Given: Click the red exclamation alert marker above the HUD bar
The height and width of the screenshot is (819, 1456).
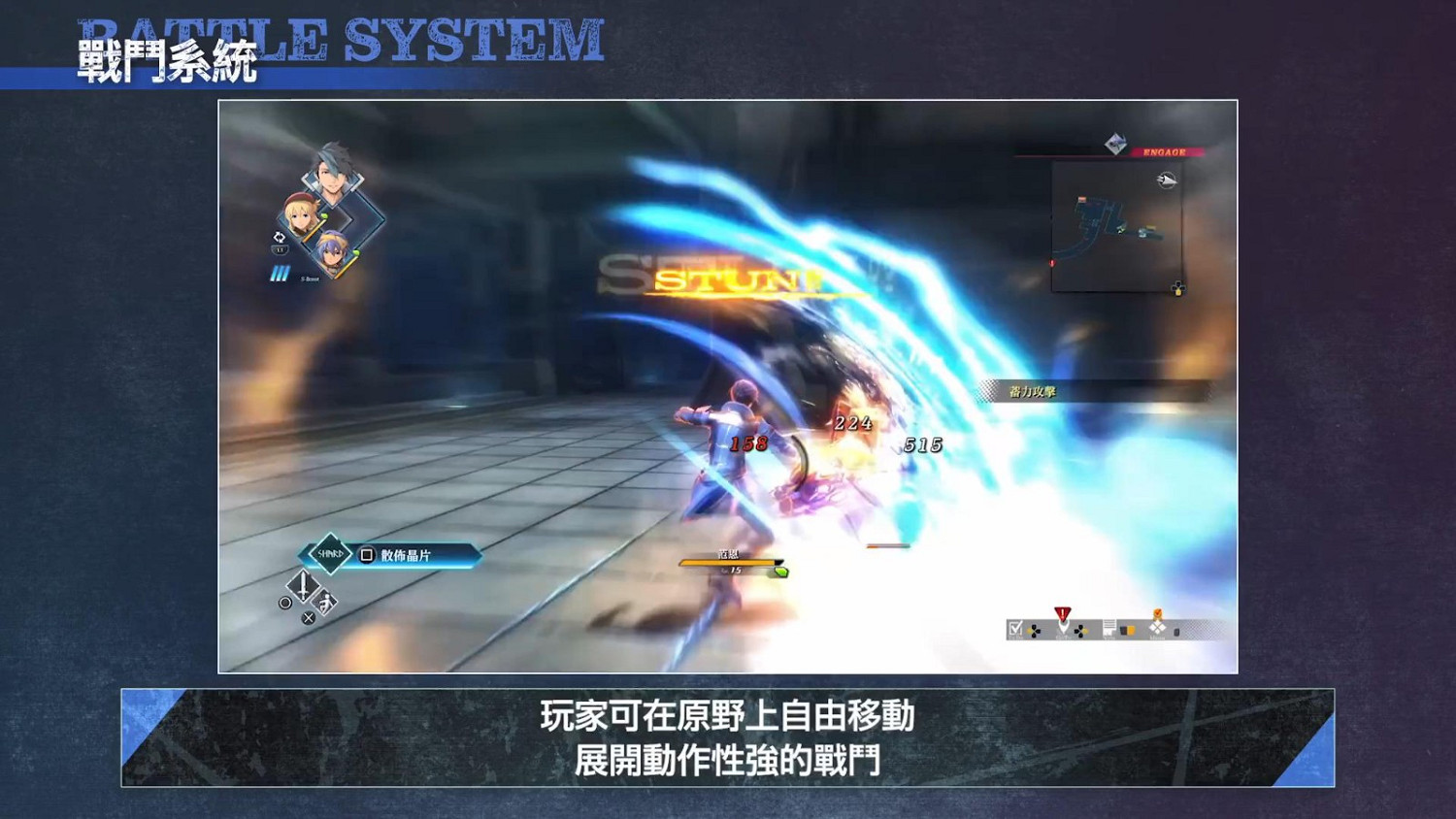Looking at the screenshot, I should click(x=1063, y=613).
